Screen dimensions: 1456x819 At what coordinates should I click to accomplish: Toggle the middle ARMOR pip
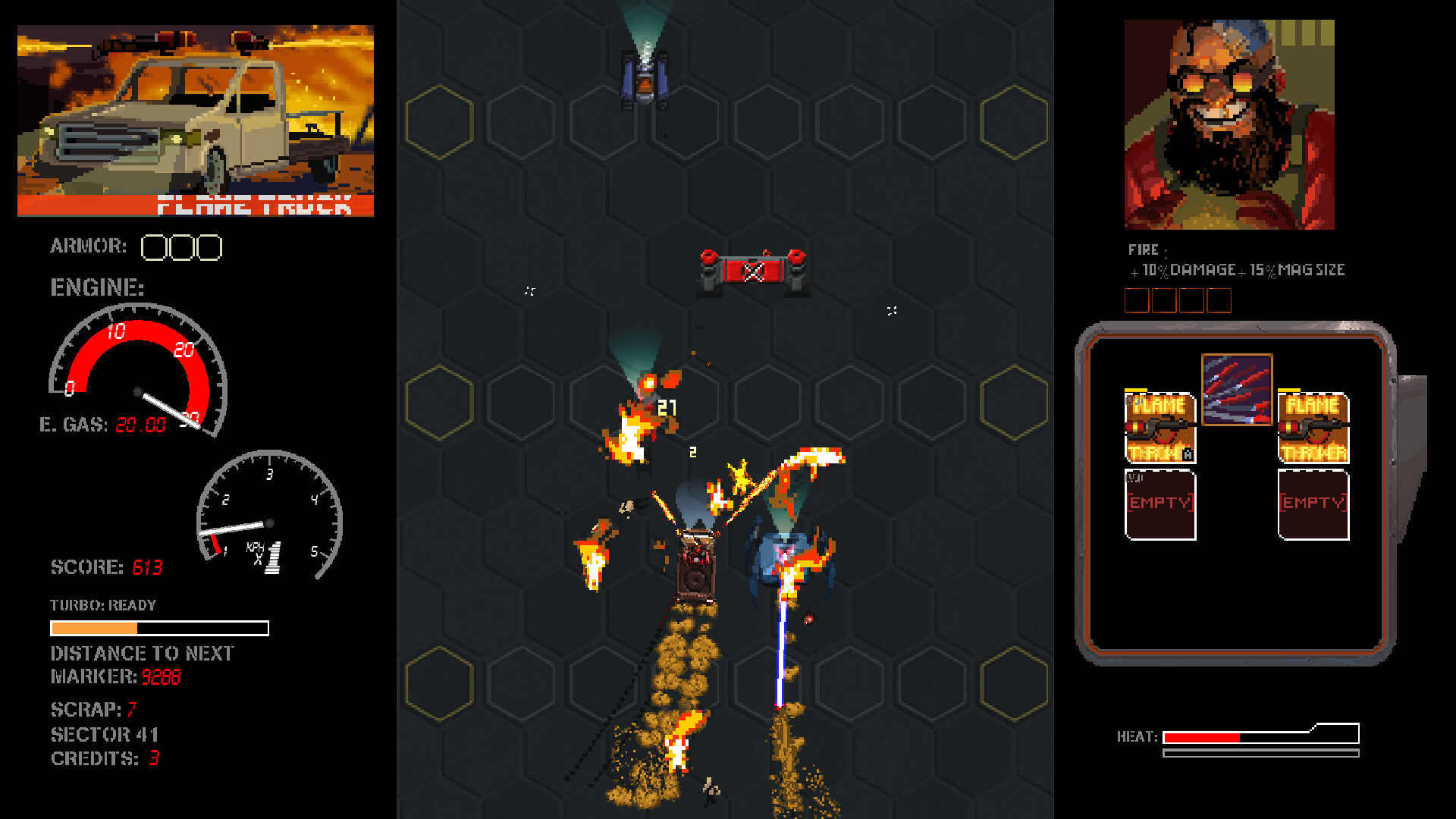tap(182, 247)
